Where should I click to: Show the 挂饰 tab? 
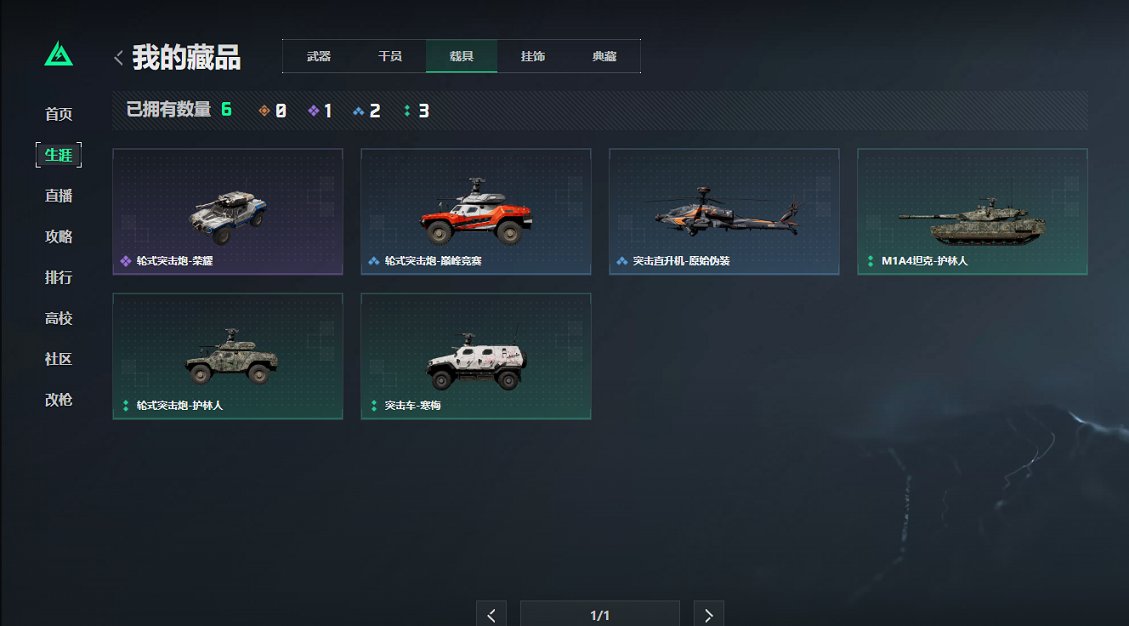coord(533,56)
